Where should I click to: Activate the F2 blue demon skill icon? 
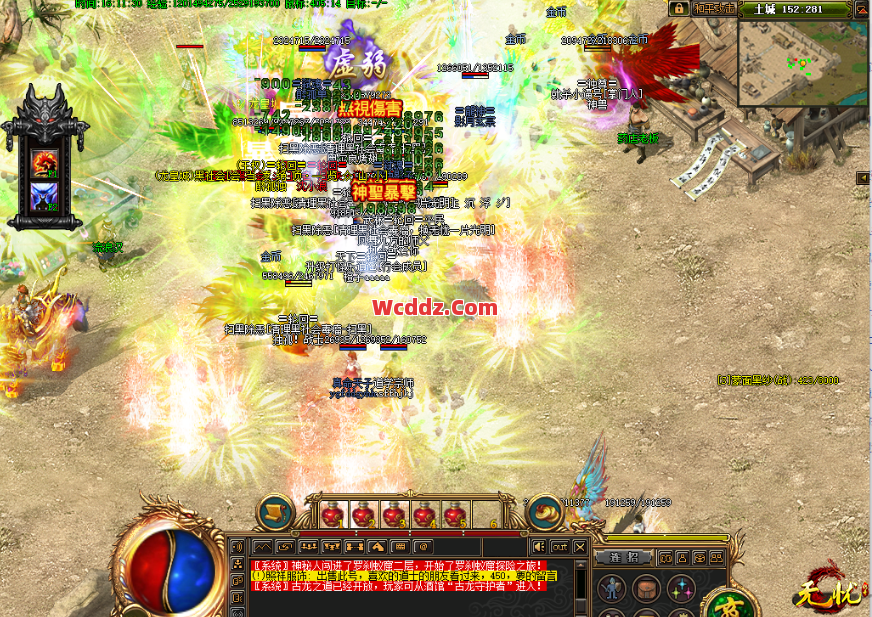point(44,197)
